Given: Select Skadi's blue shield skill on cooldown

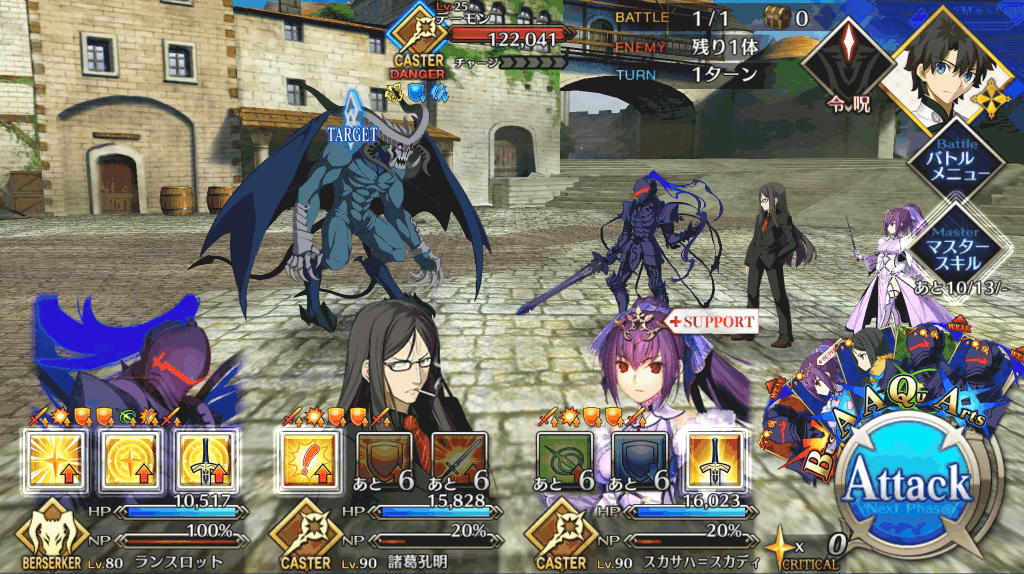Looking at the screenshot, I should pyautogui.click(x=640, y=460).
